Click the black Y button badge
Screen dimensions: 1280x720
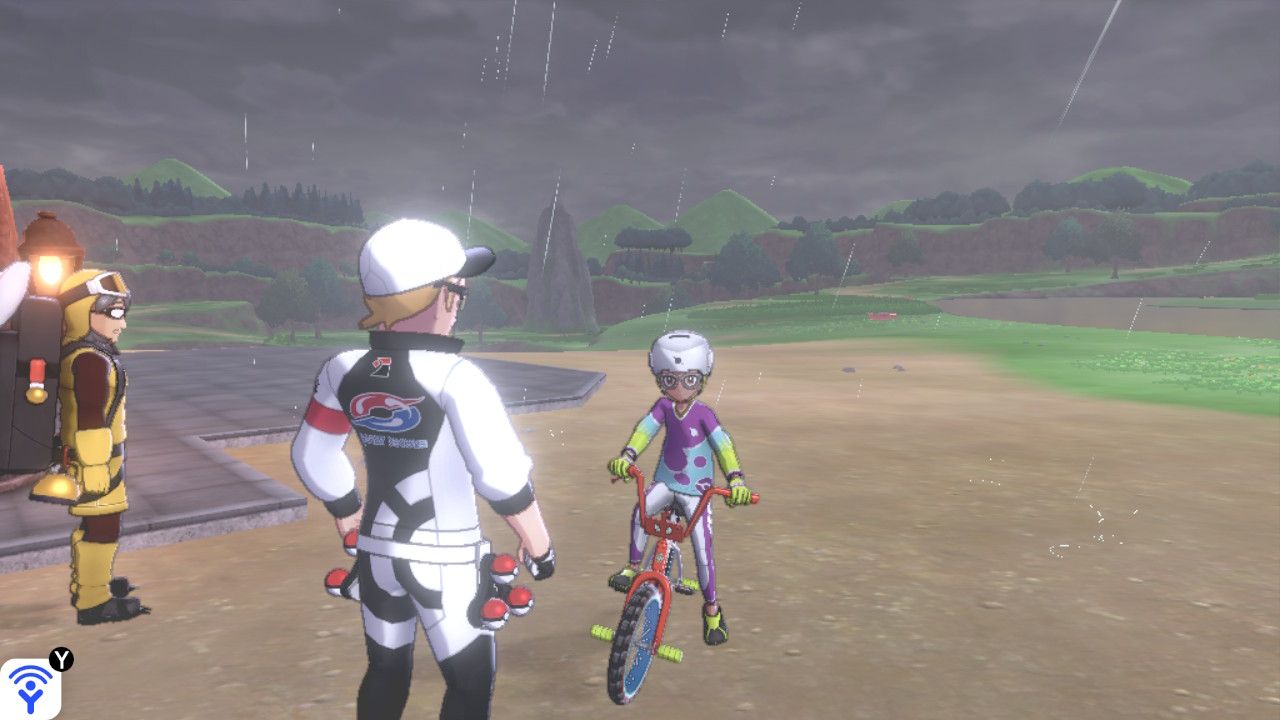[x=61, y=659]
